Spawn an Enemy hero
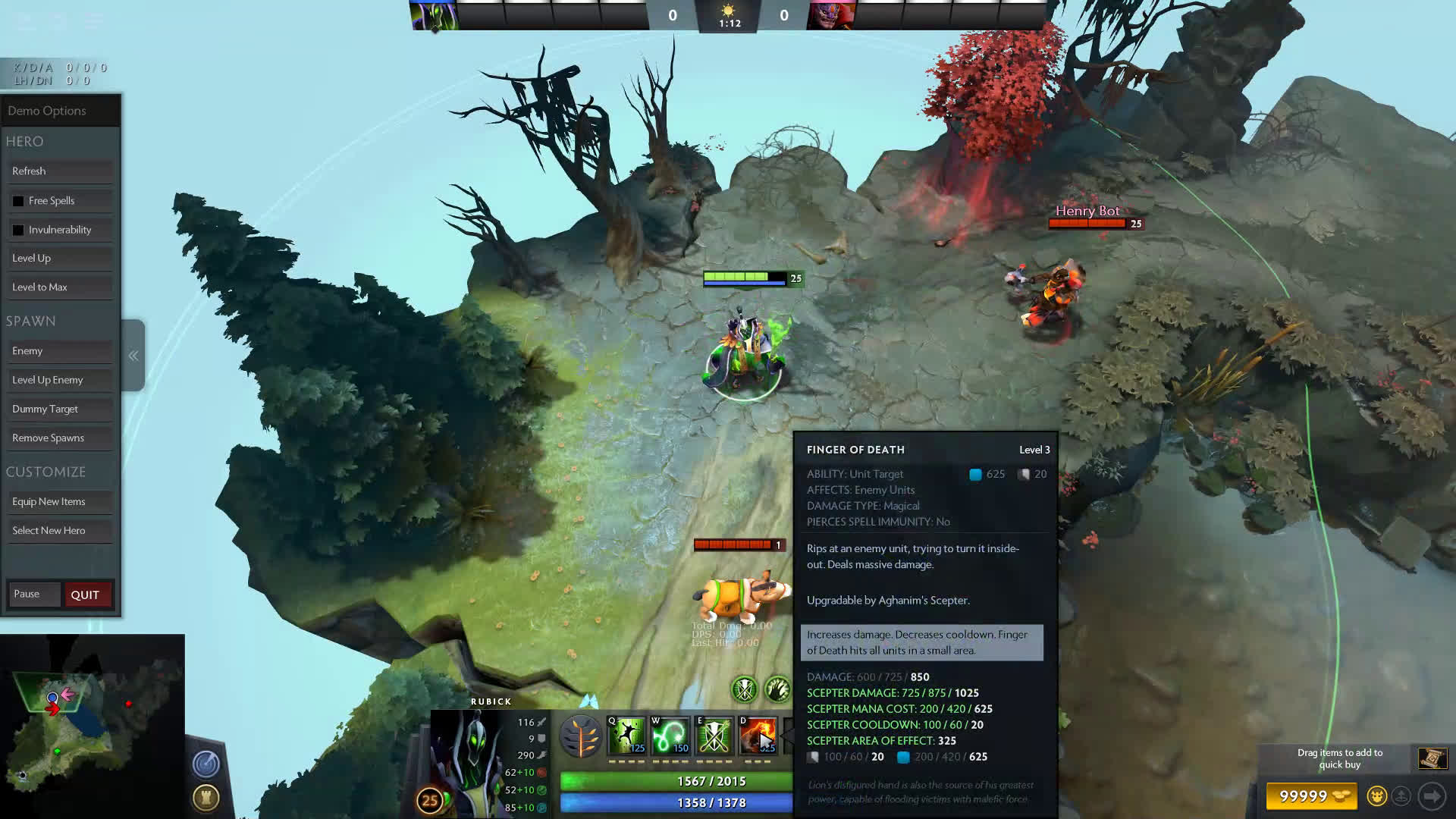 coord(61,351)
